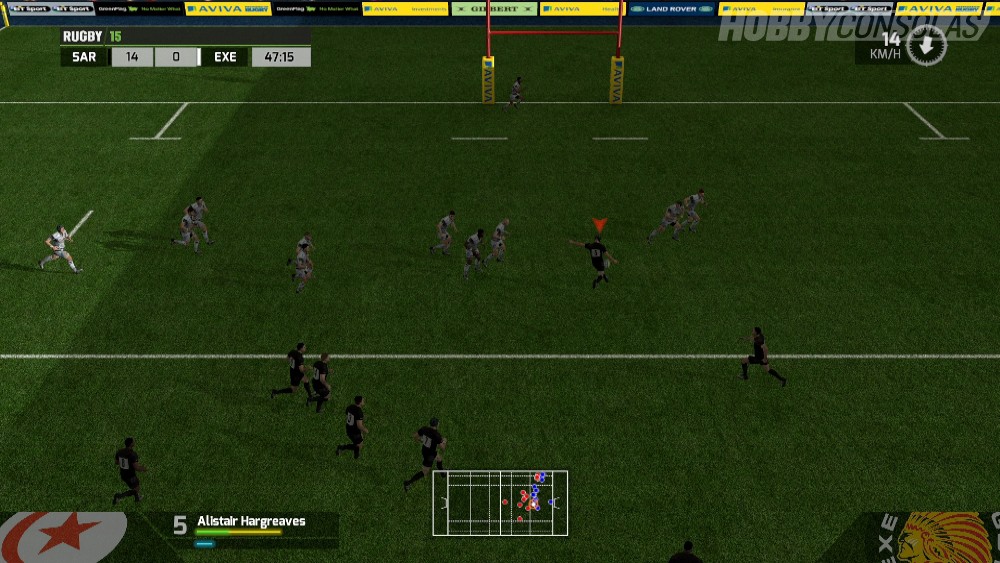Select the Alistair Hargreaves player panel

point(251,529)
